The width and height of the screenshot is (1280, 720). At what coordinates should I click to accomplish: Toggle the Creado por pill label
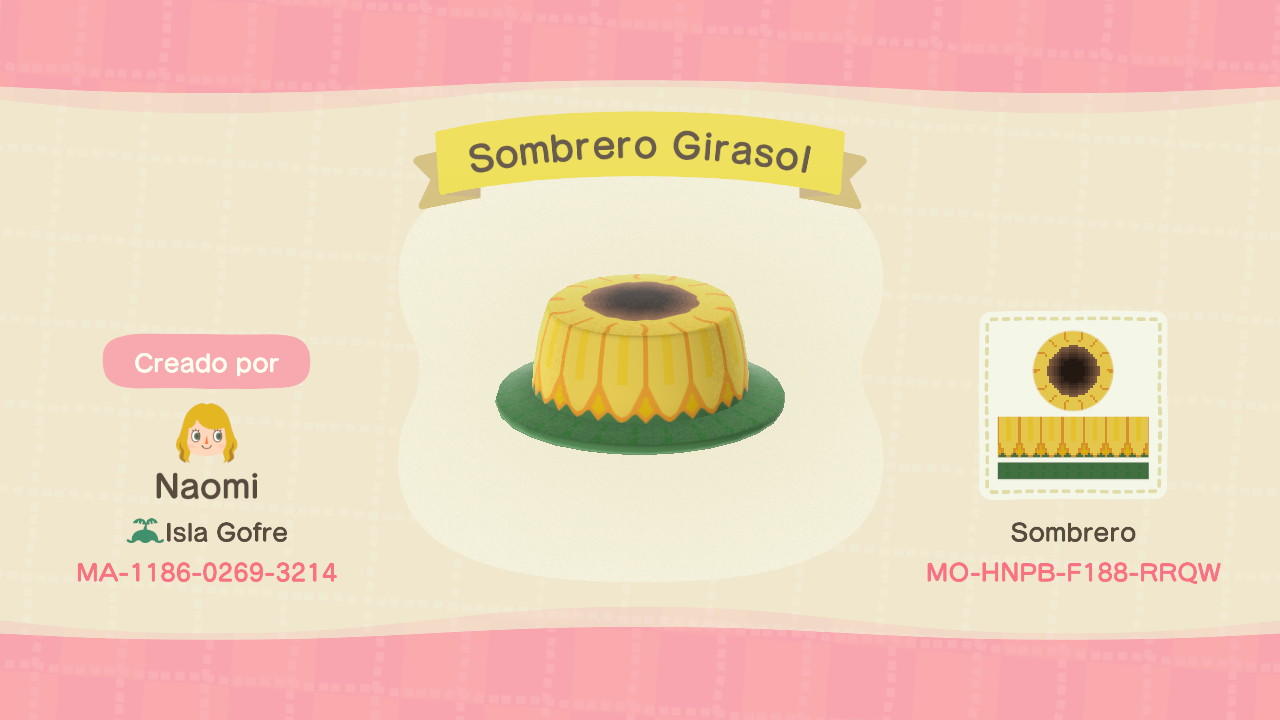pyautogui.click(x=206, y=362)
